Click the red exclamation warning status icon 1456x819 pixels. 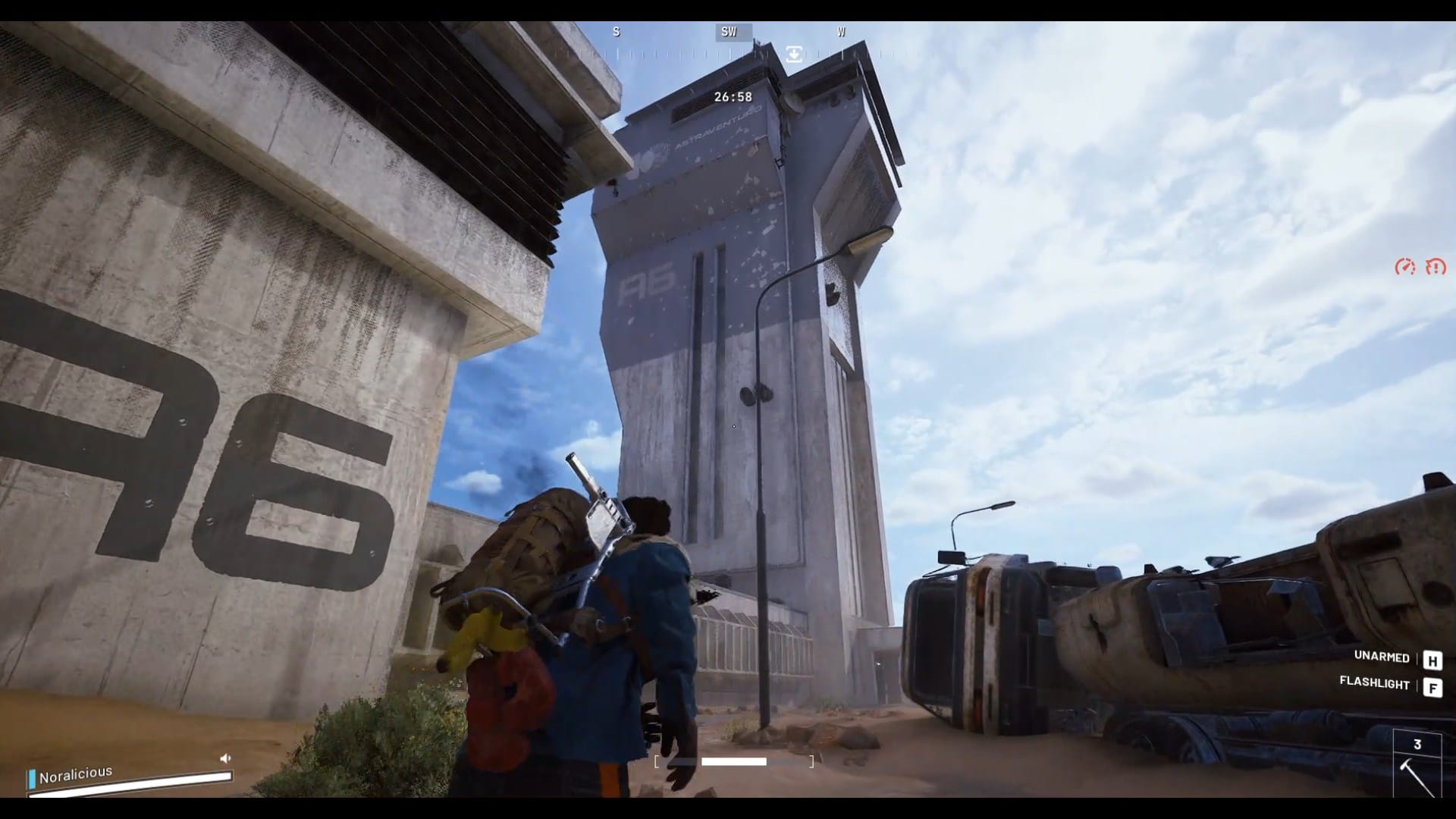1436,267
